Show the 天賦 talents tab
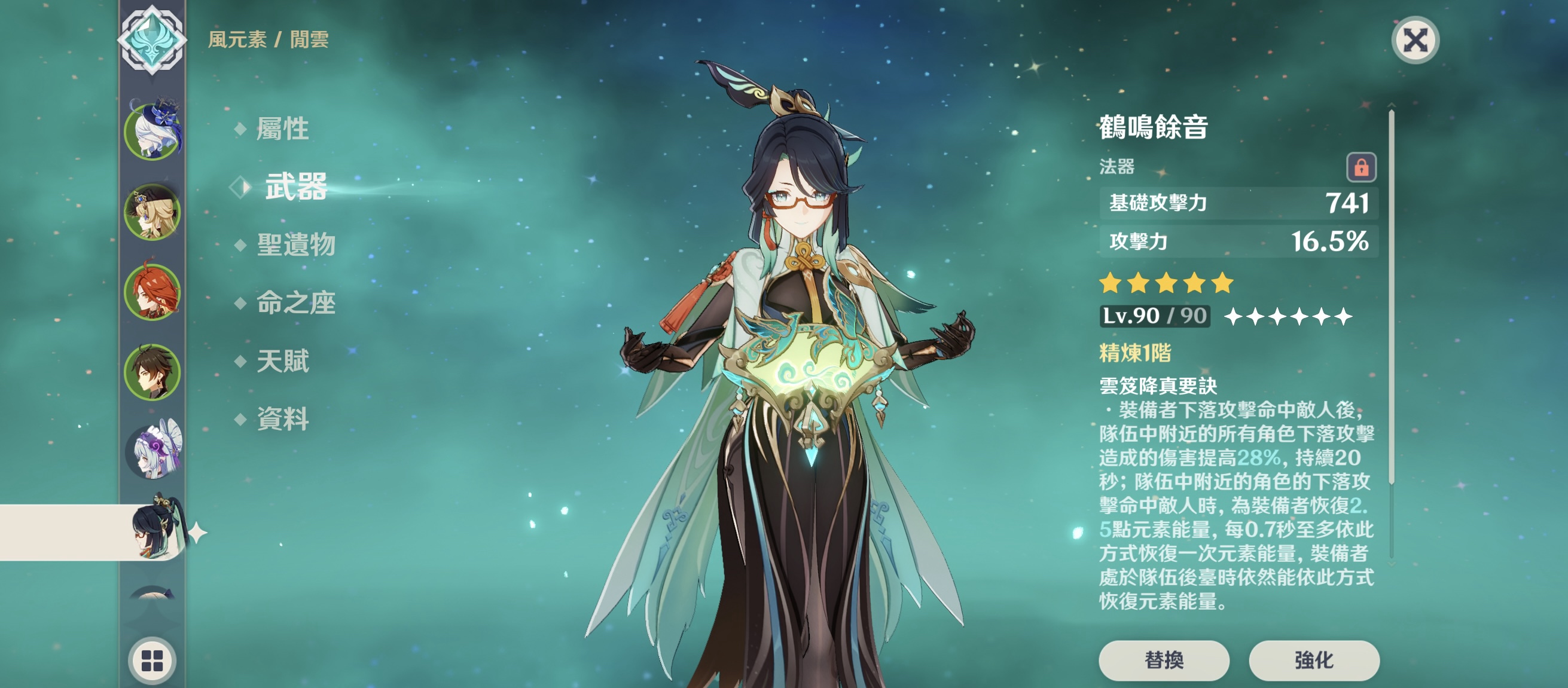This screenshot has height=688, width=1568. [282, 360]
